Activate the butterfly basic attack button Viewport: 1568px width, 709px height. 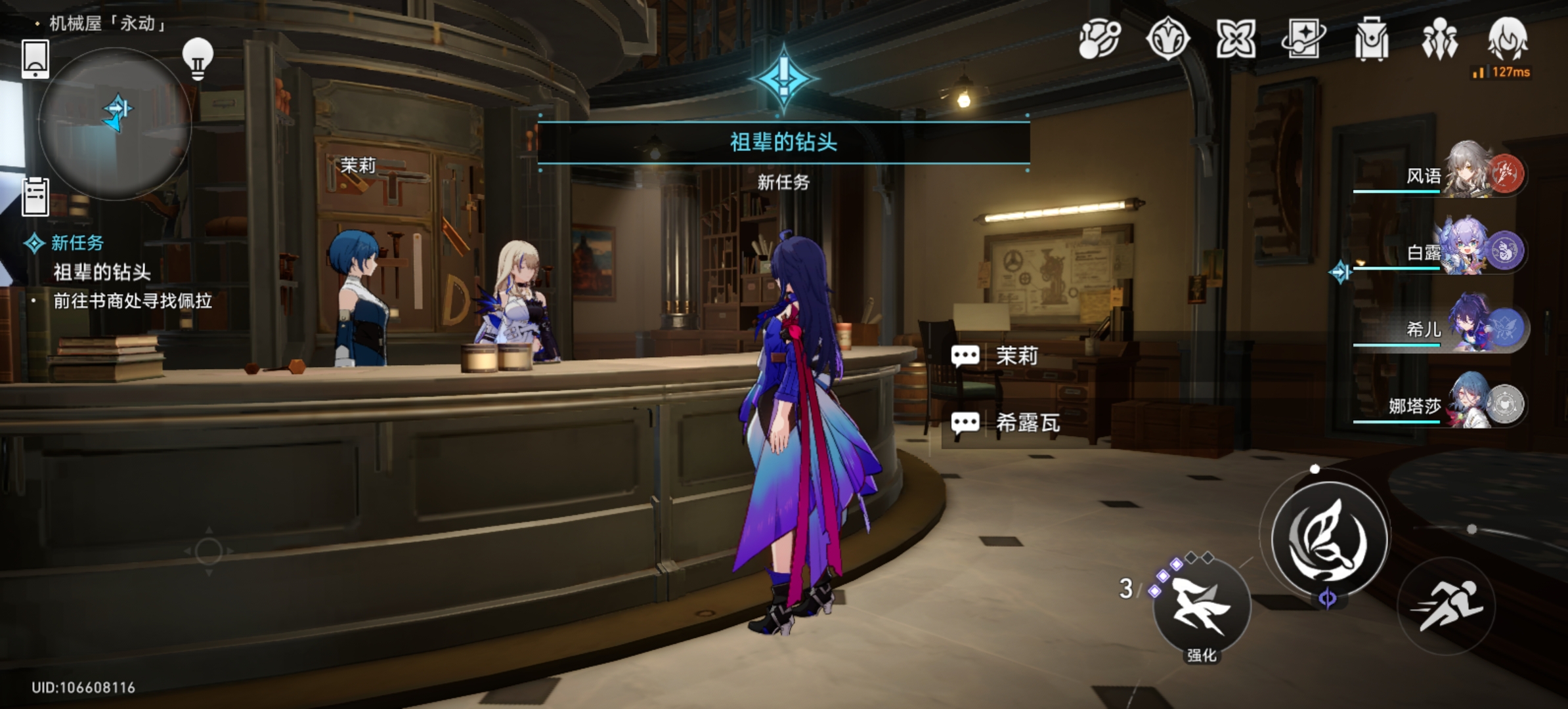[1330, 539]
